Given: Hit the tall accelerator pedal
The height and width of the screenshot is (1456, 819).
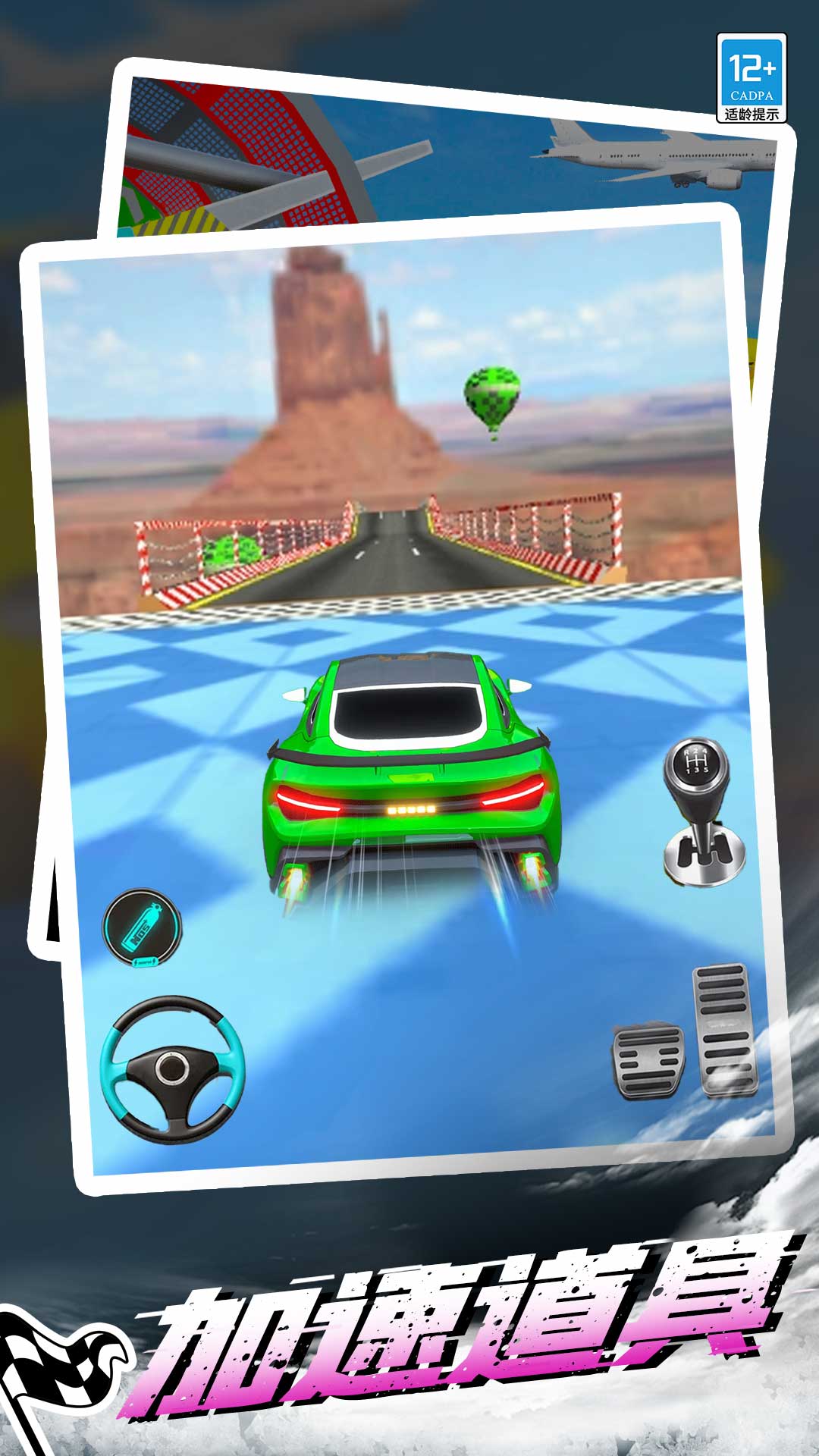Looking at the screenshot, I should (x=726, y=1030).
